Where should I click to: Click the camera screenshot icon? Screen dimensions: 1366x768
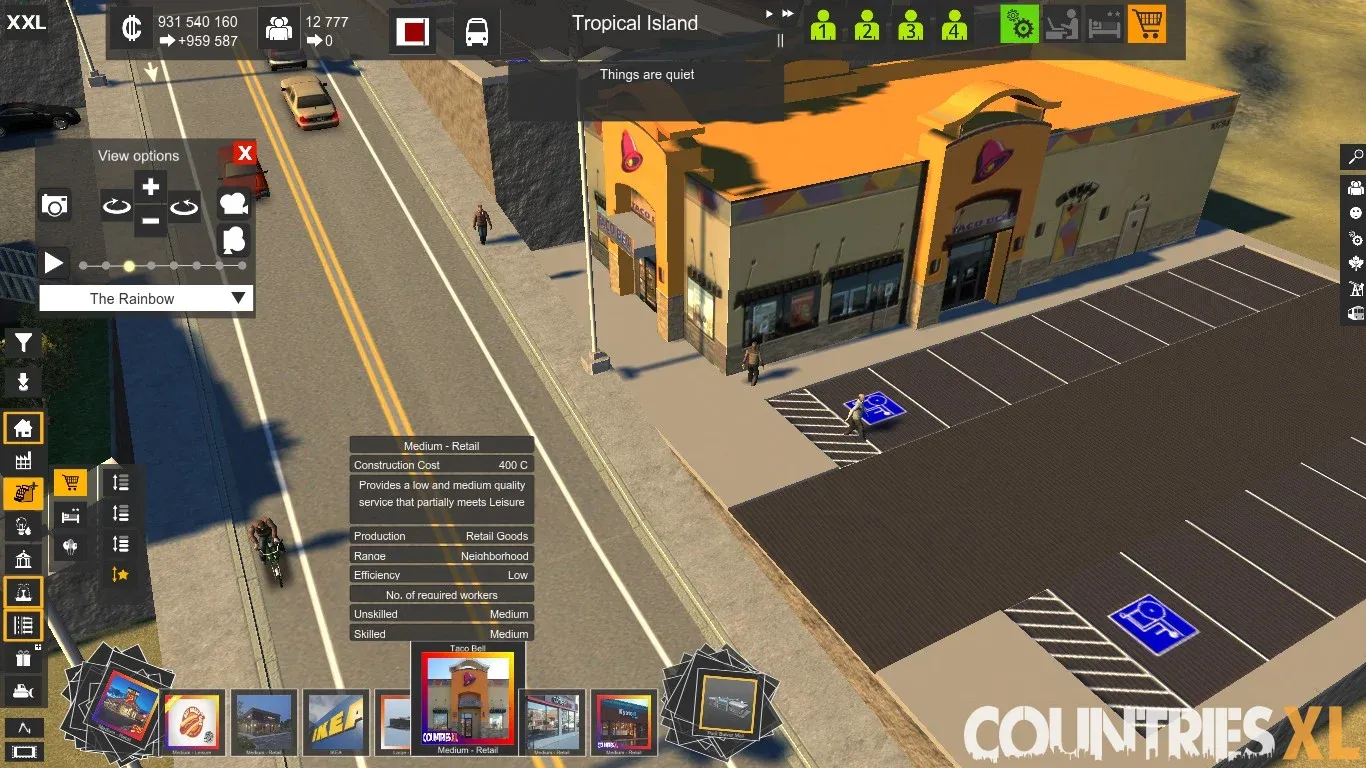(x=55, y=206)
